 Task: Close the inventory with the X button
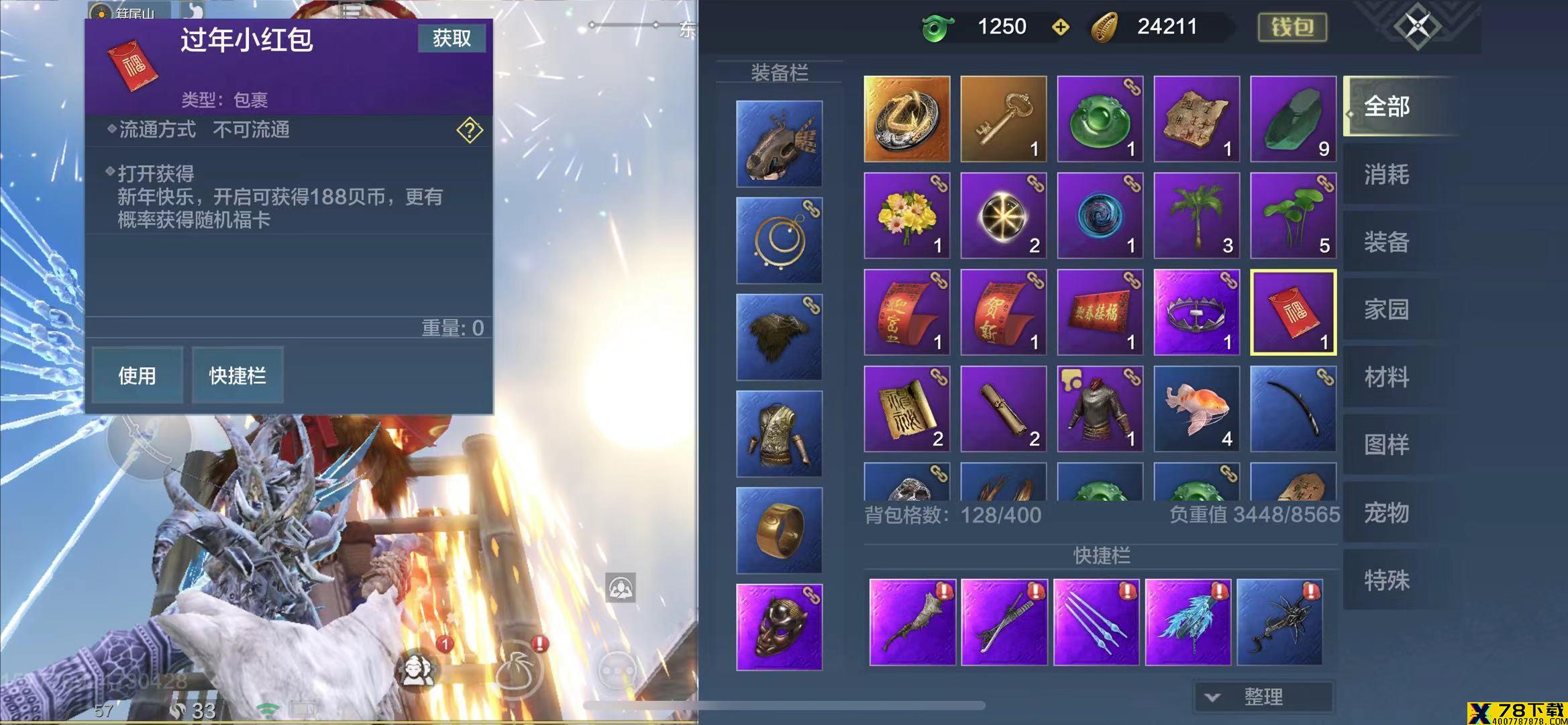[1417, 28]
